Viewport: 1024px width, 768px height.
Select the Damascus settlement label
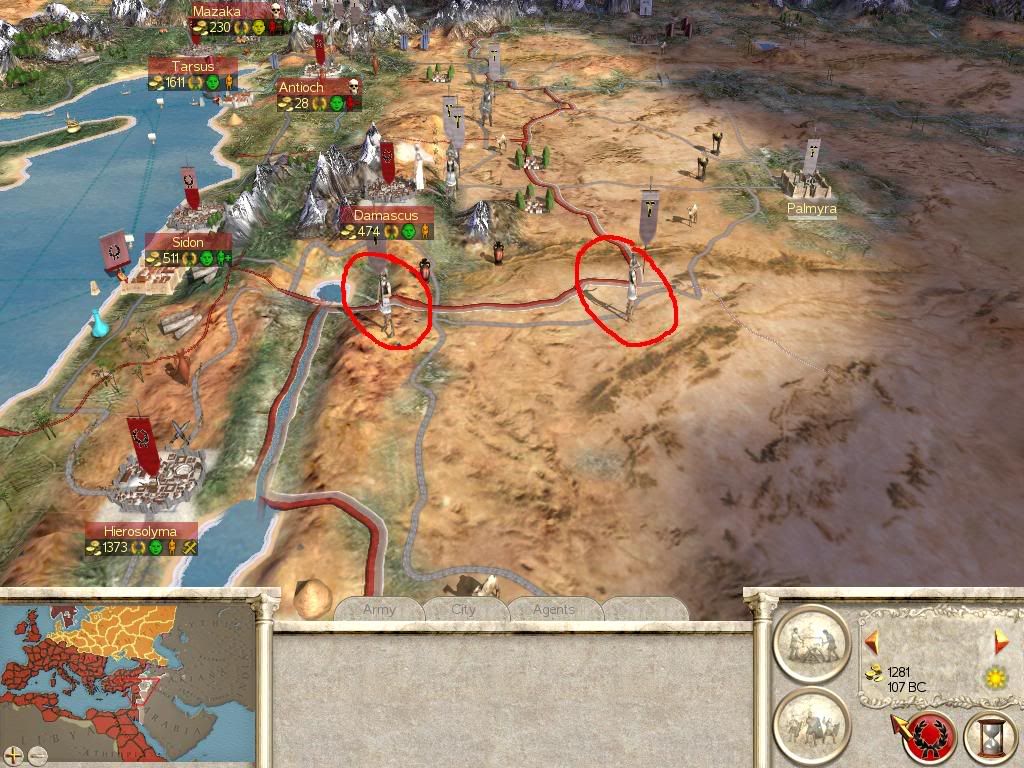click(x=386, y=215)
